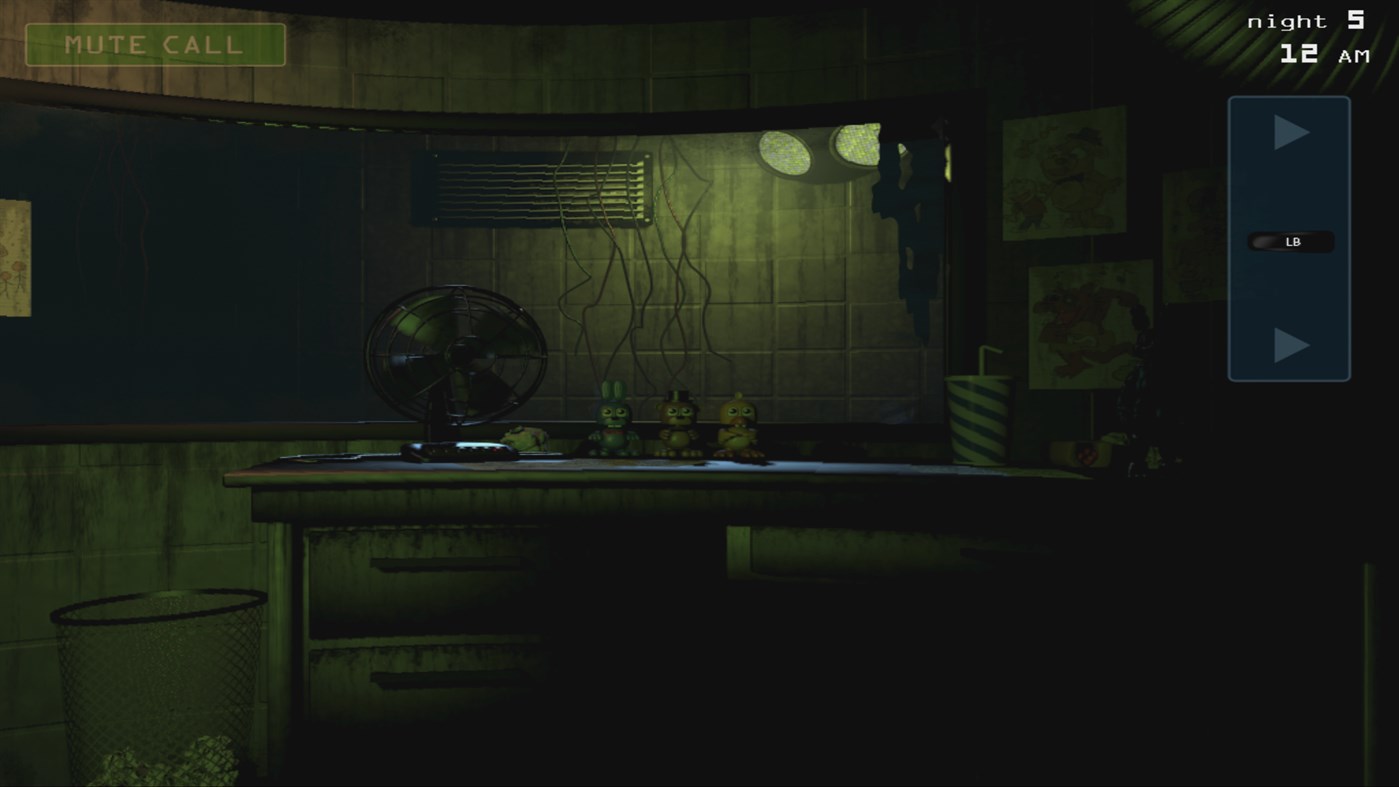Click the LB button prompt on the side panel

1288,240
